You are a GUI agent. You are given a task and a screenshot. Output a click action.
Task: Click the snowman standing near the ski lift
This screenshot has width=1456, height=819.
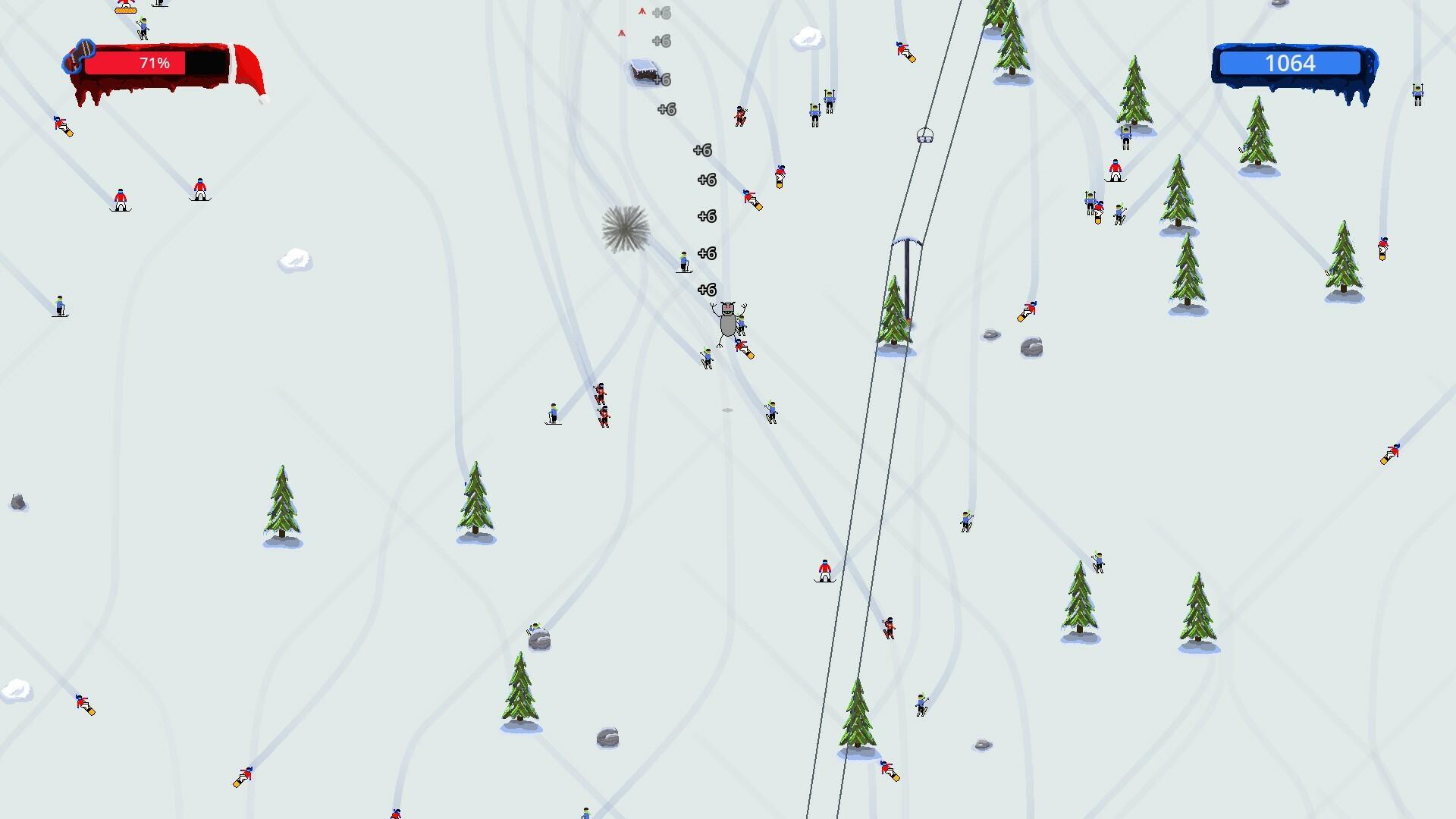click(726, 322)
